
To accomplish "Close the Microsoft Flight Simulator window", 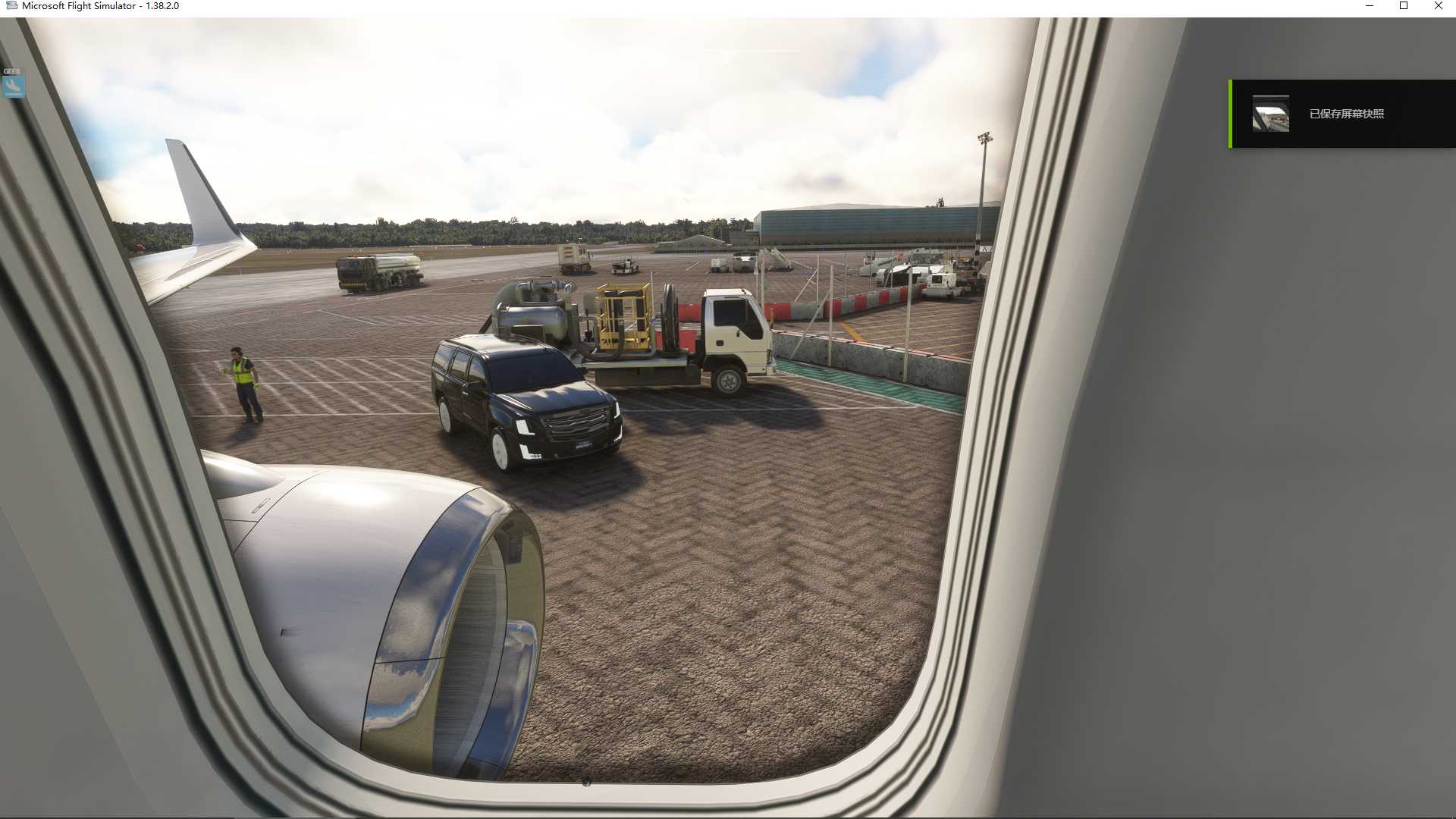I will pos(1437,6).
